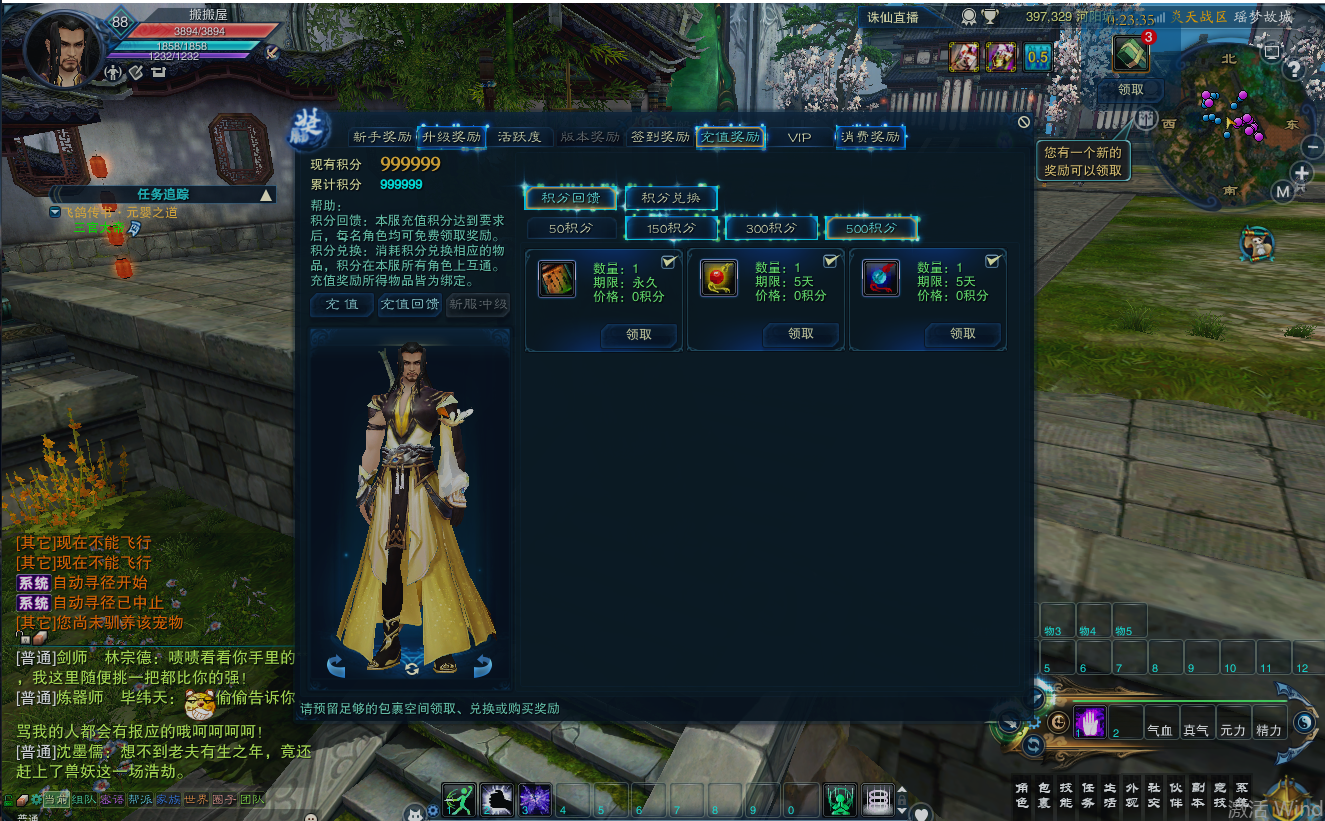Click the minimap zoom-in plus control
The image size is (1325, 821).
(1302, 172)
